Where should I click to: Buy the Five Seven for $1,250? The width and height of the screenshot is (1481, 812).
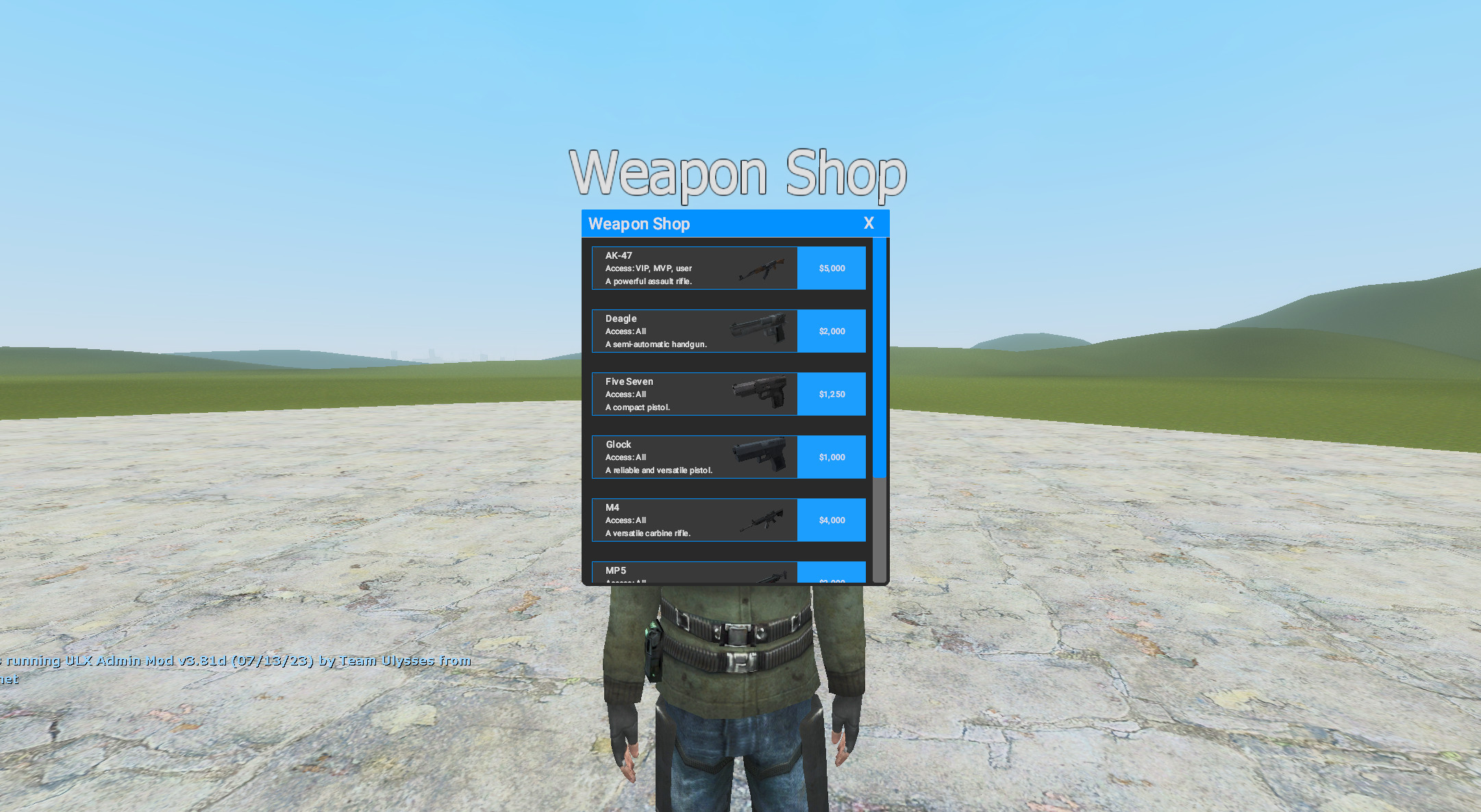pyautogui.click(x=831, y=394)
